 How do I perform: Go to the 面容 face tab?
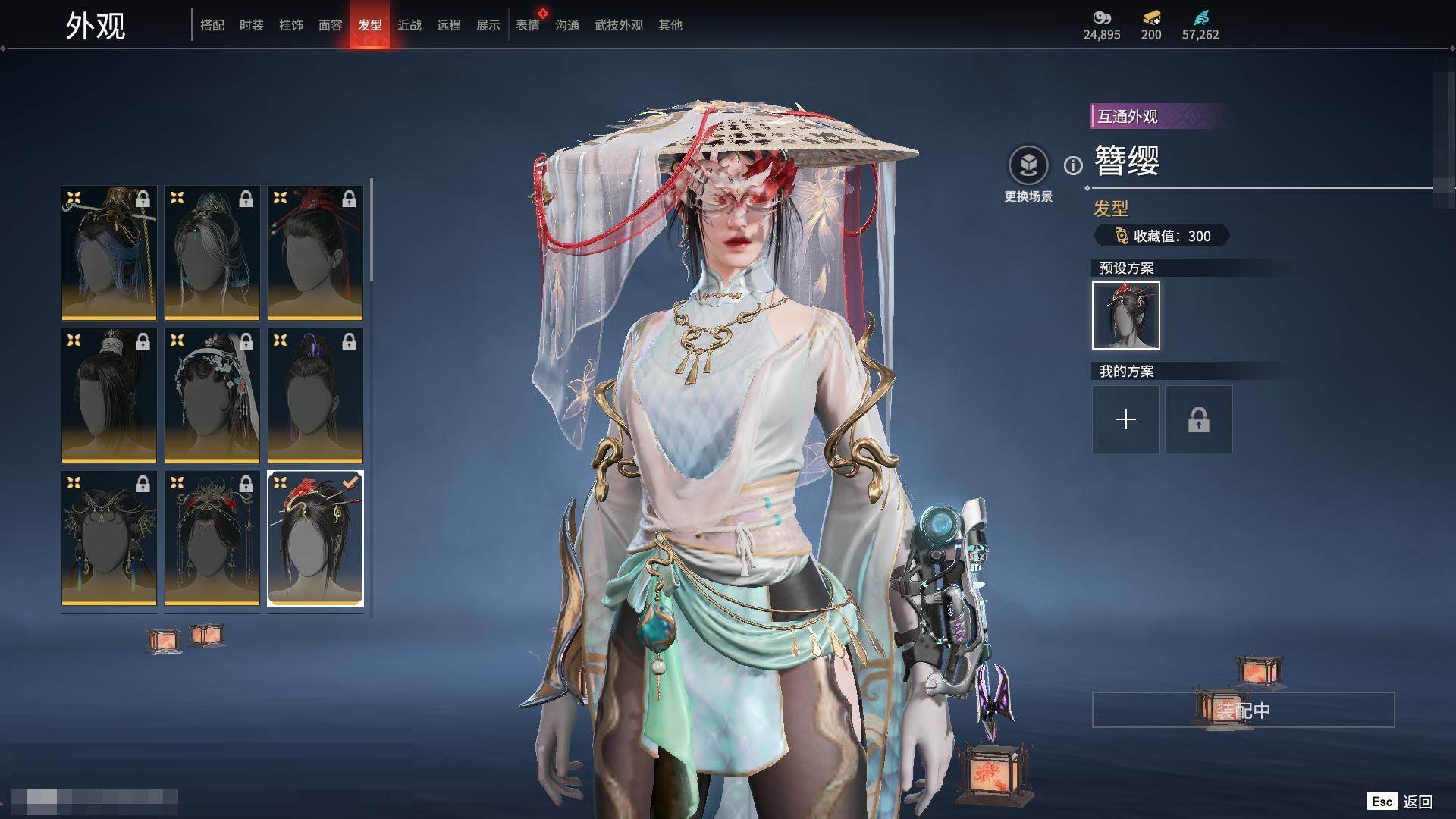tap(331, 25)
